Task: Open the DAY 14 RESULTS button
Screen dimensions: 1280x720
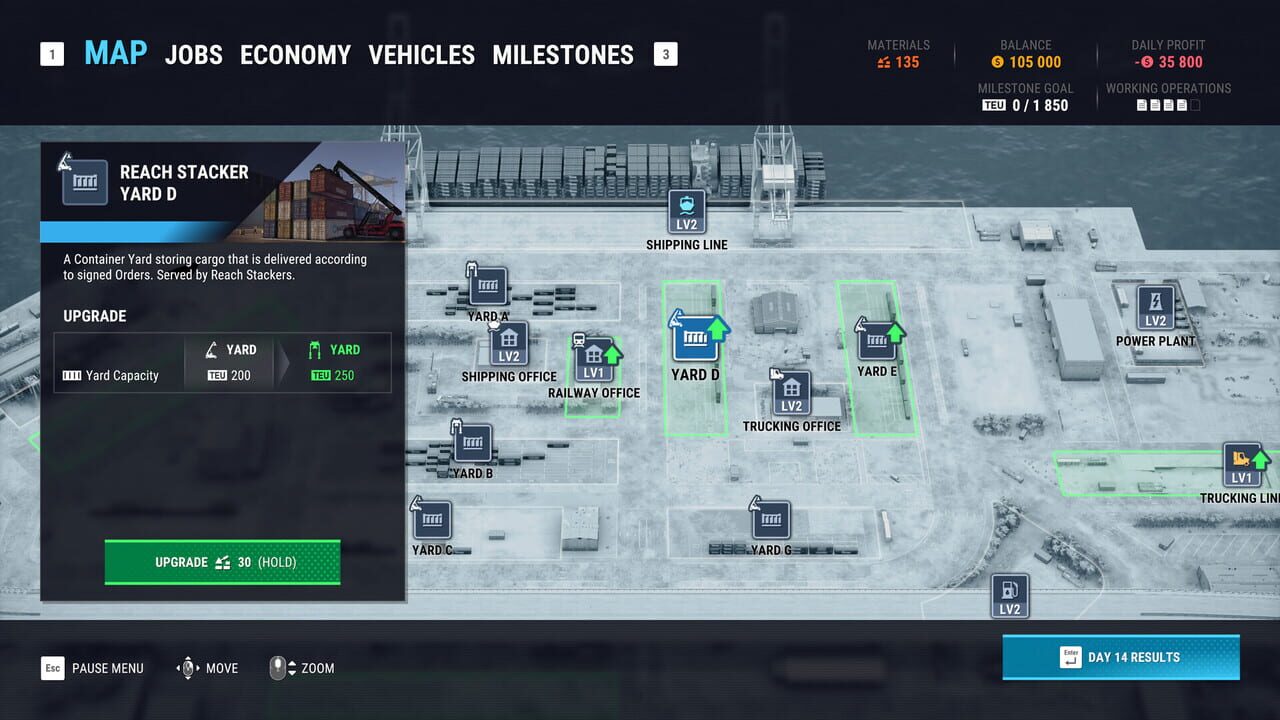Action: pos(1120,657)
